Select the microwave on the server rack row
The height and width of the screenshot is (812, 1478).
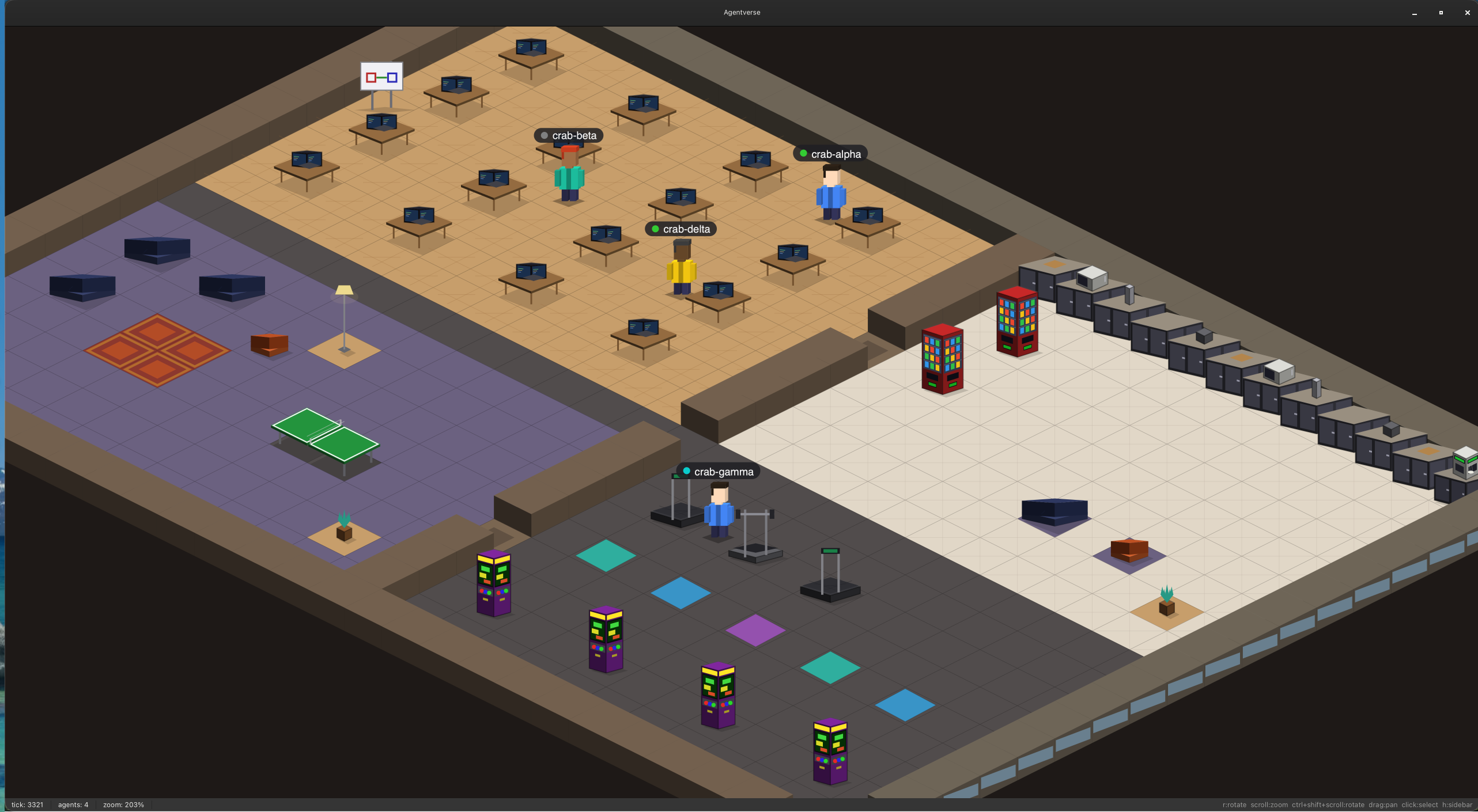click(1091, 279)
